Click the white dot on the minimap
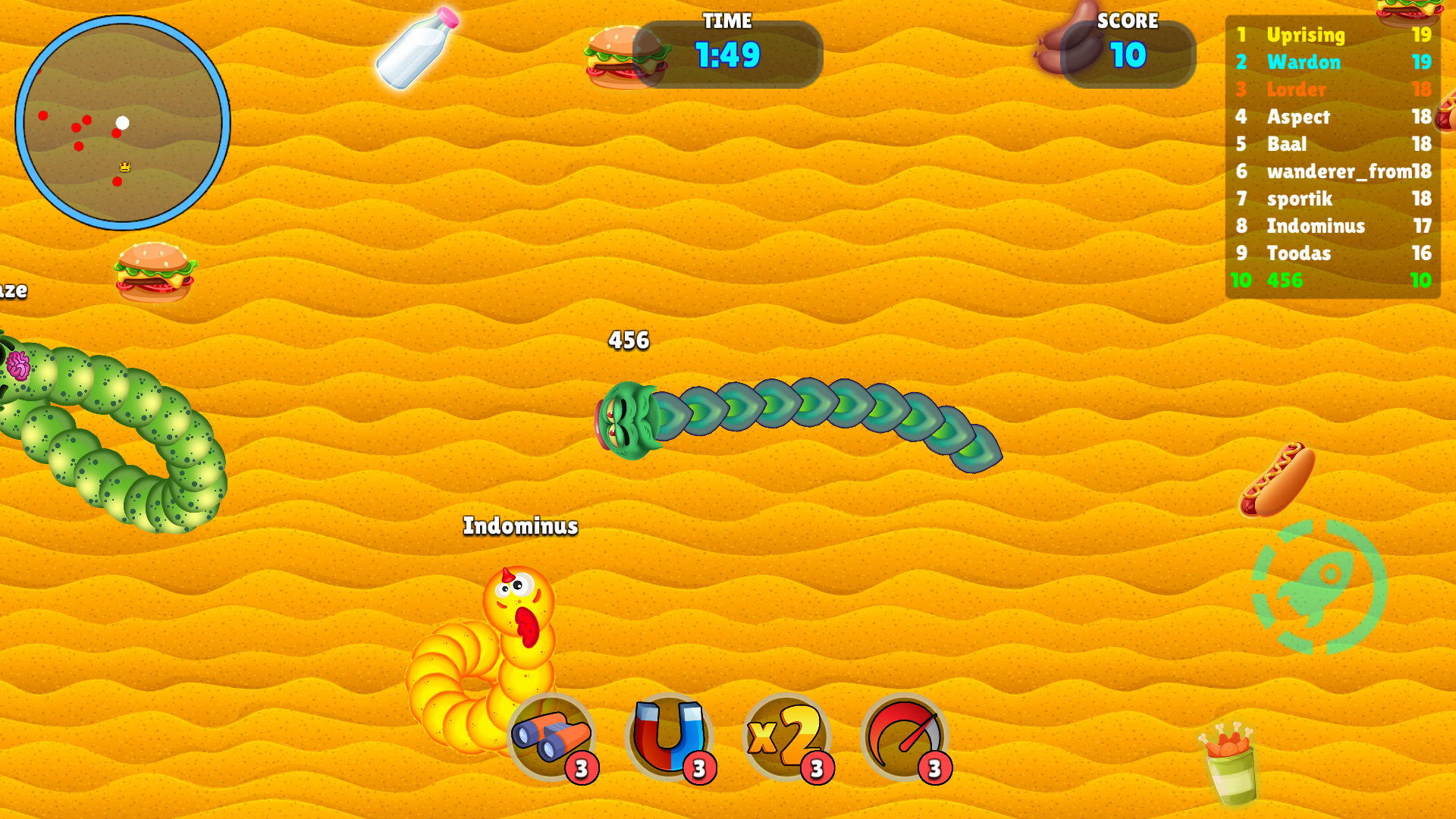The height and width of the screenshot is (819, 1456). (122, 122)
